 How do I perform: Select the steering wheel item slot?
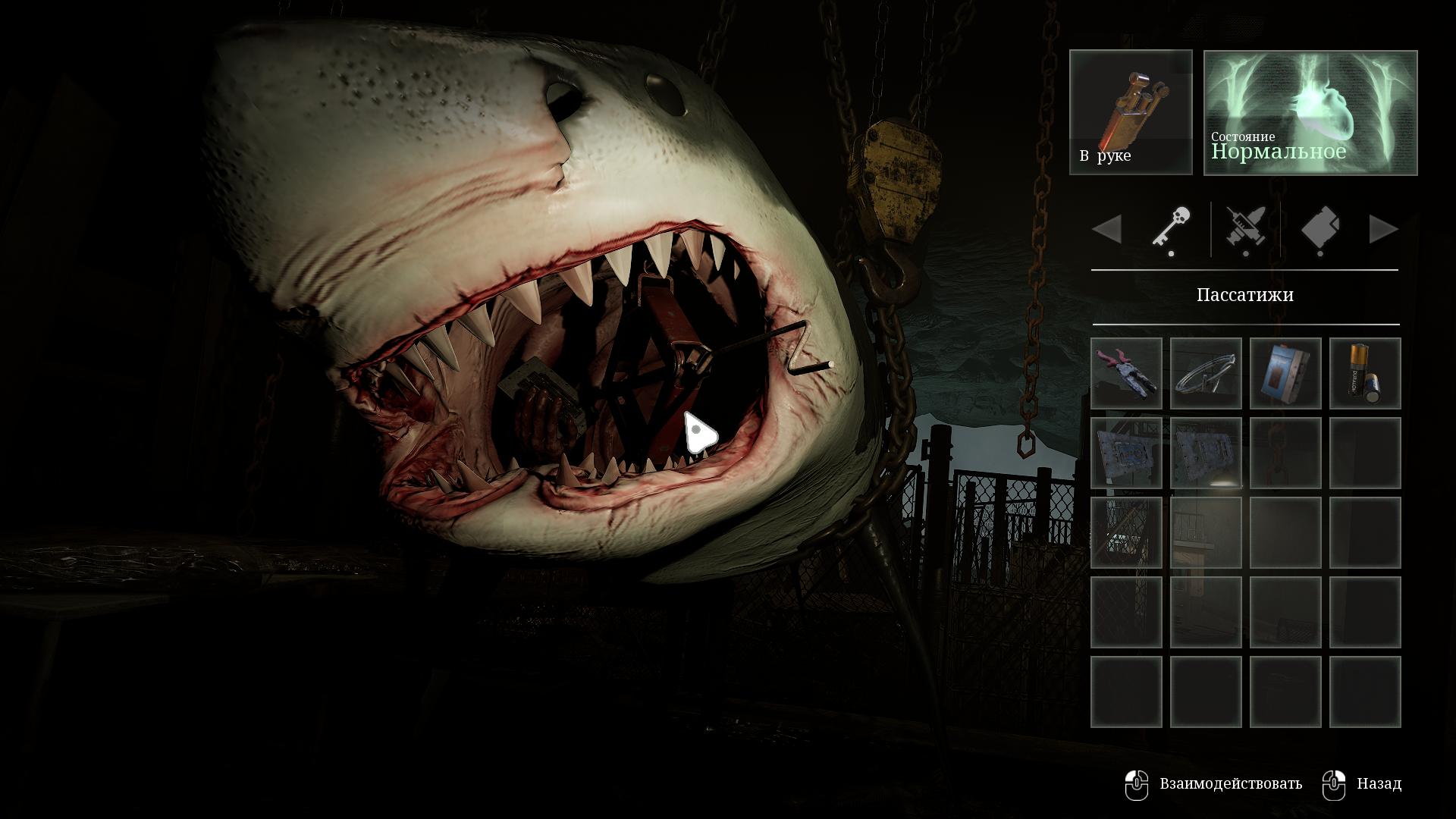(1206, 373)
